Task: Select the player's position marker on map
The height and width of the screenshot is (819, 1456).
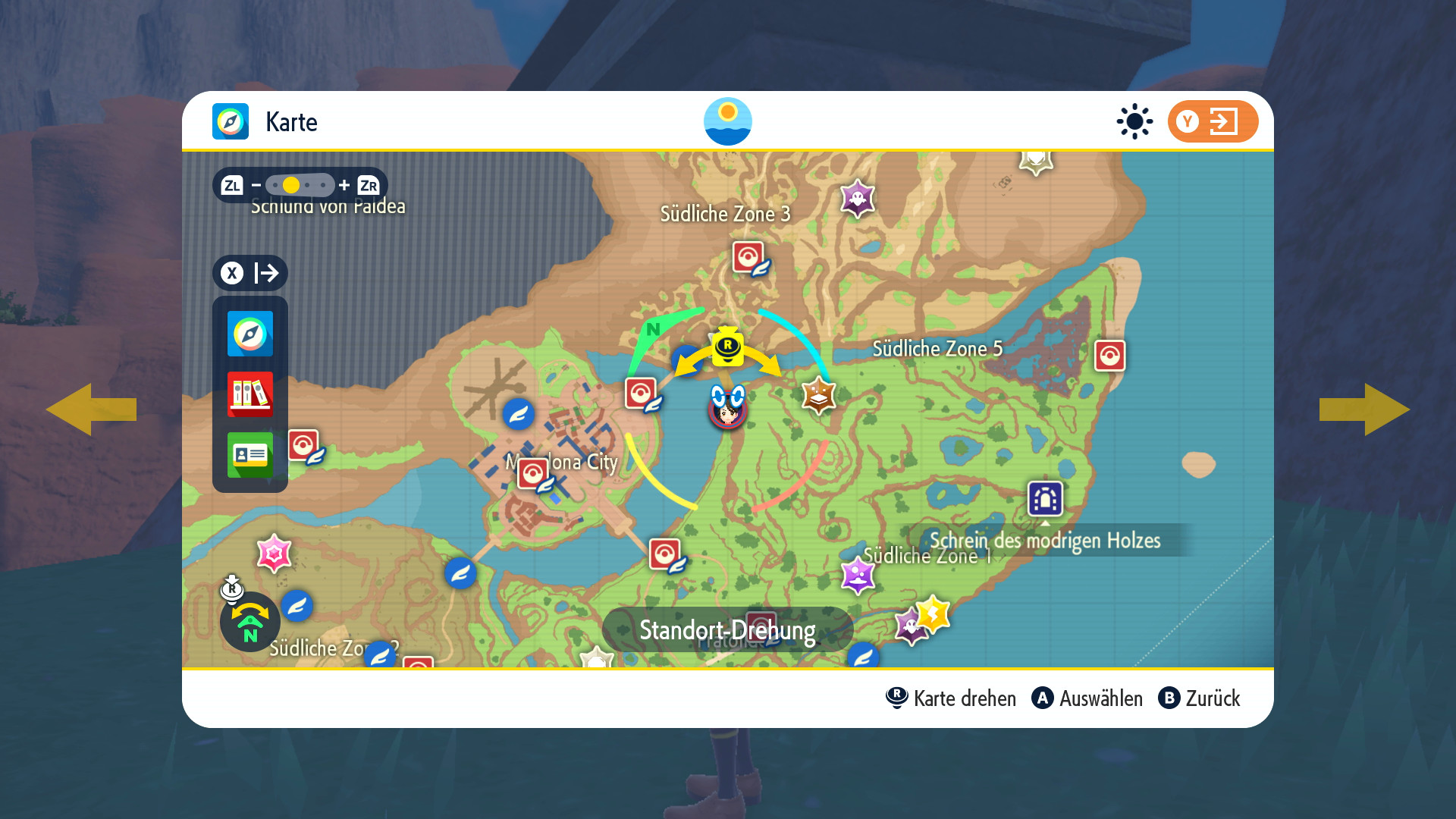Action: click(727, 408)
